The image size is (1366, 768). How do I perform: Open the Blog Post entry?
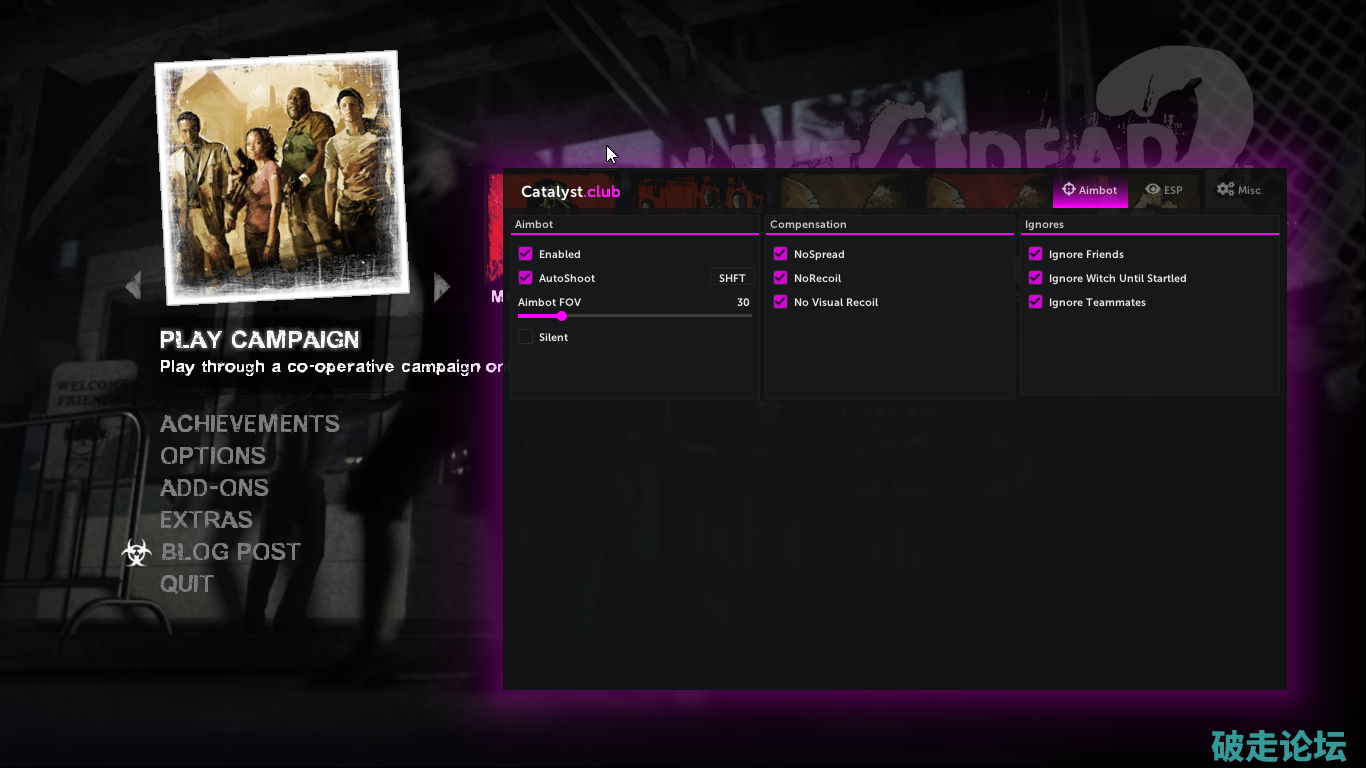pyautogui.click(x=230, y=552)
